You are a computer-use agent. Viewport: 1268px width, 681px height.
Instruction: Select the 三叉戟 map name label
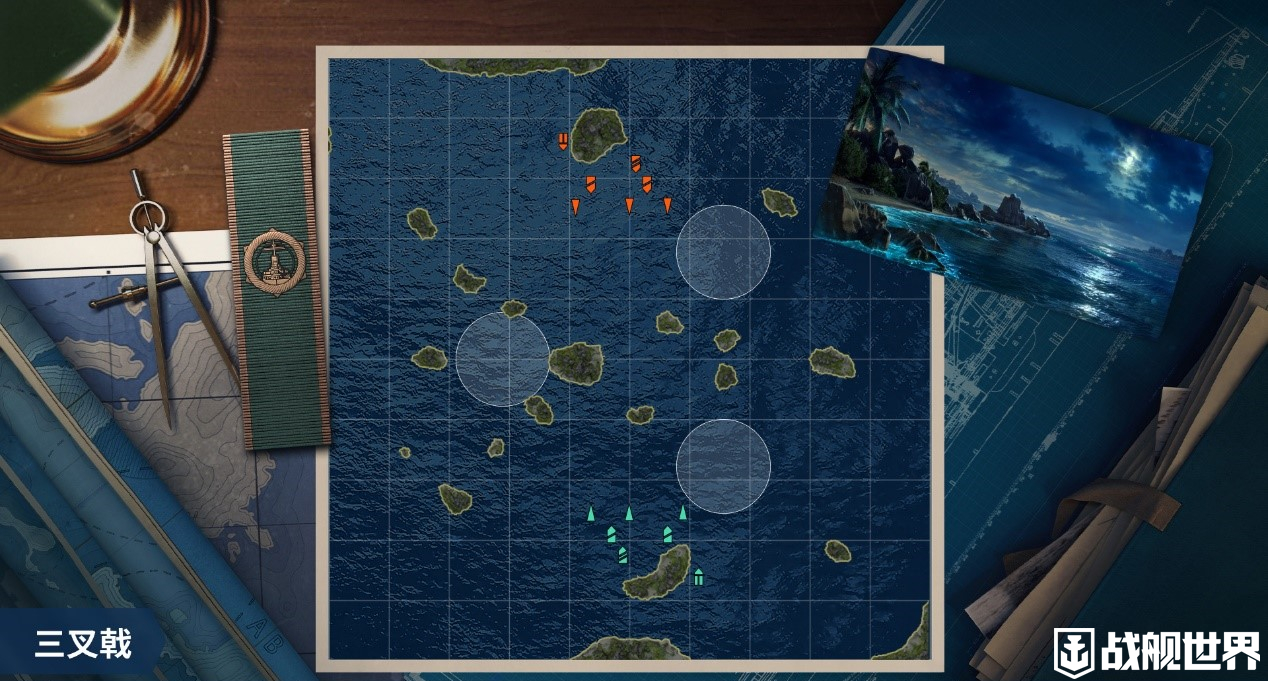point(84,645)
